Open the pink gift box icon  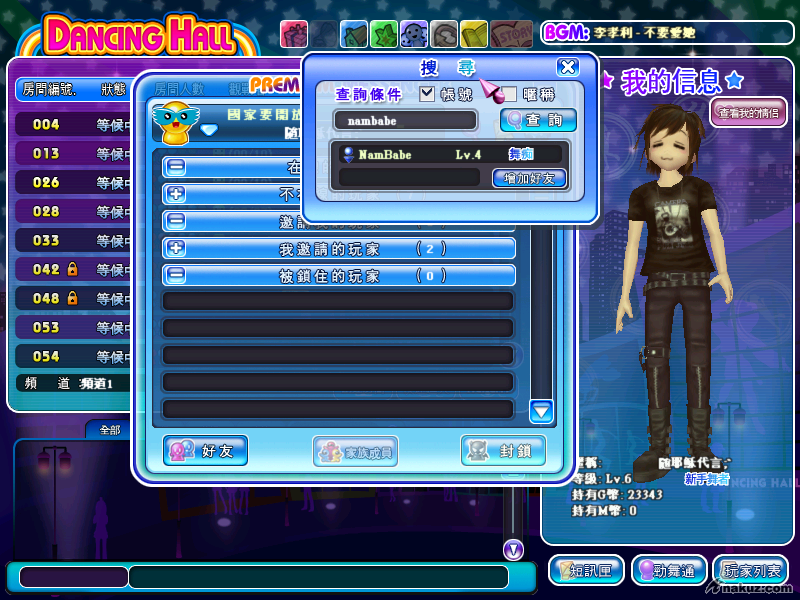pos(293,34)
